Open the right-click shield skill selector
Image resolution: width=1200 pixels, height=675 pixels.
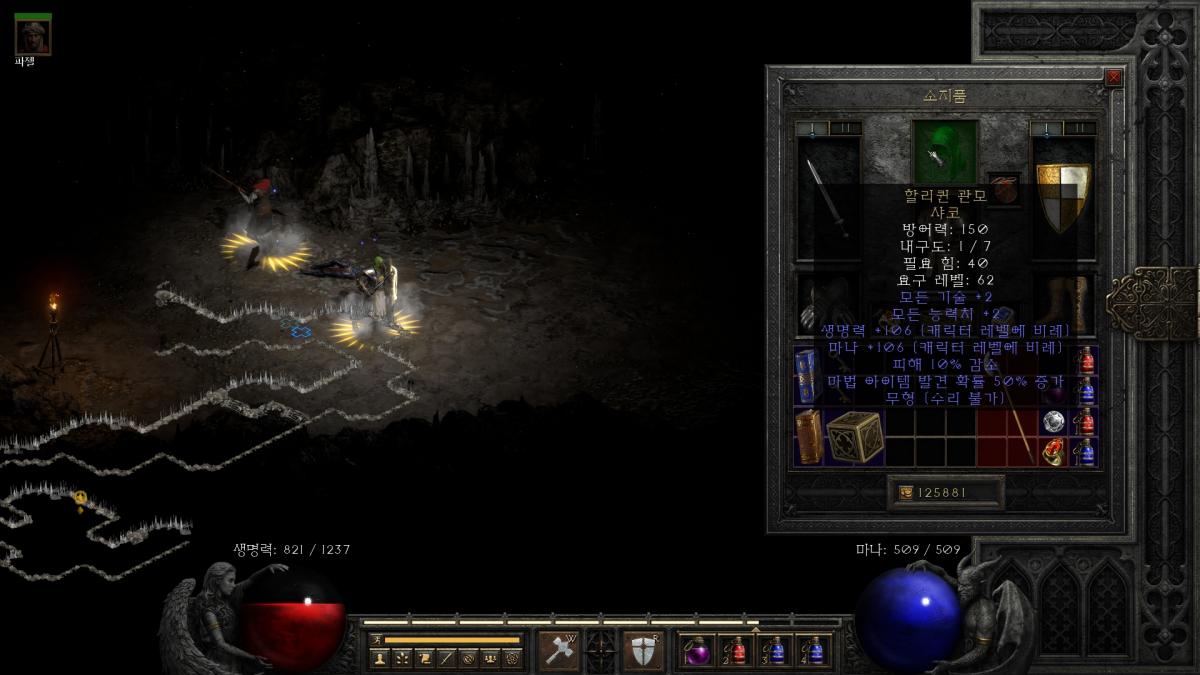[643, 651]
